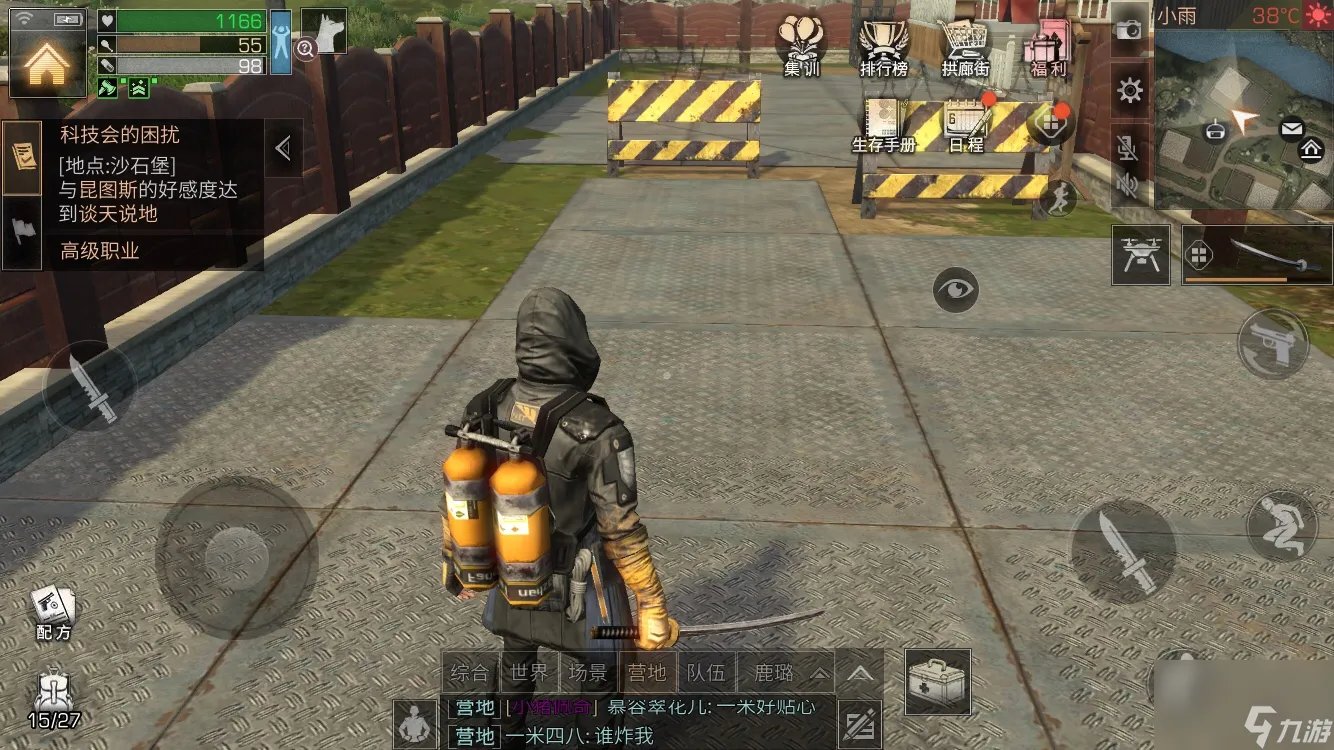Open the 日程 calendar schedule
Image resolution: width=1334 pixels, height=750 pixels.
point(966,125)
